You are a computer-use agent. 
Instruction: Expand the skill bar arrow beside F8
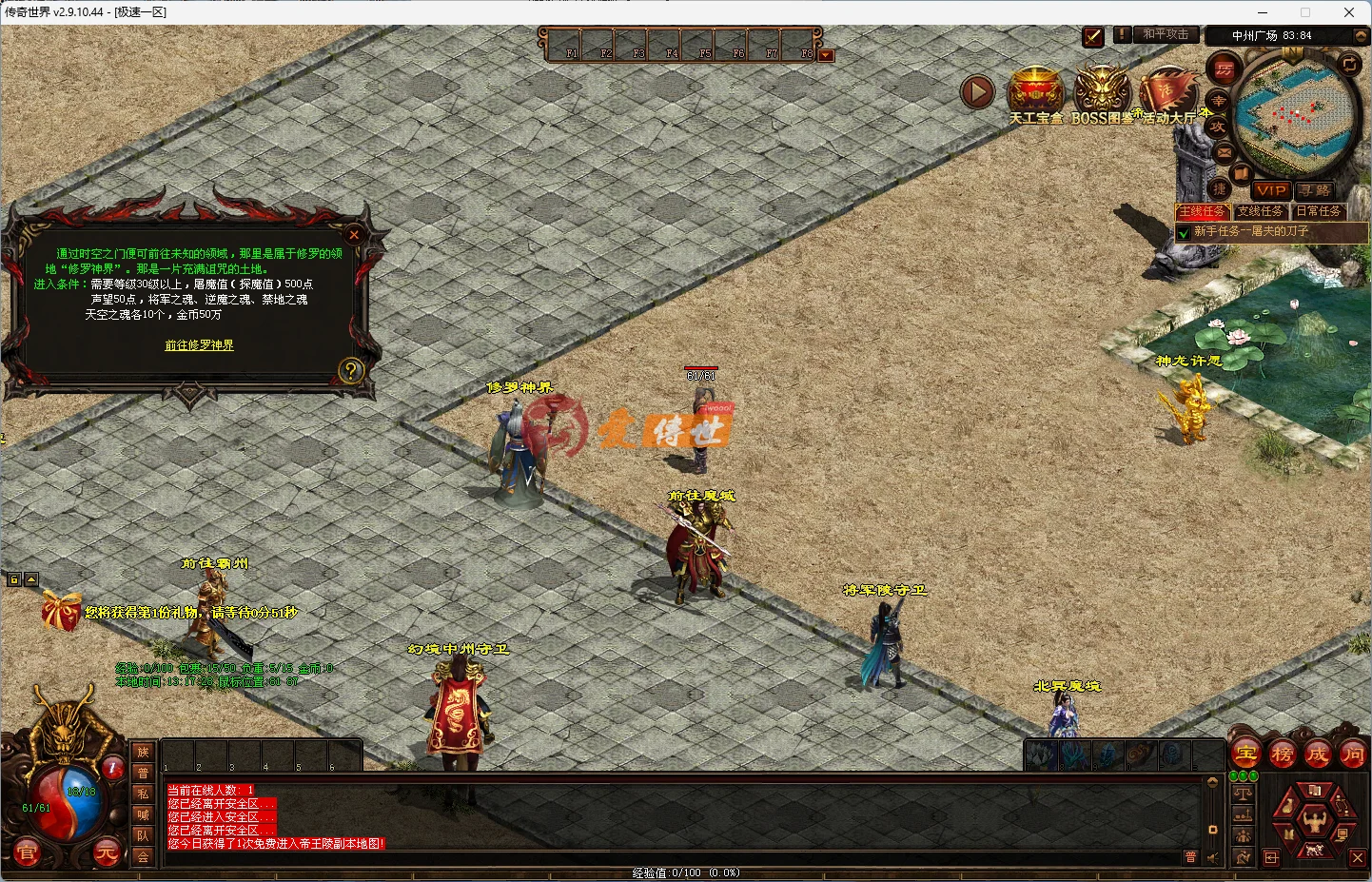[x=825, y=55]
